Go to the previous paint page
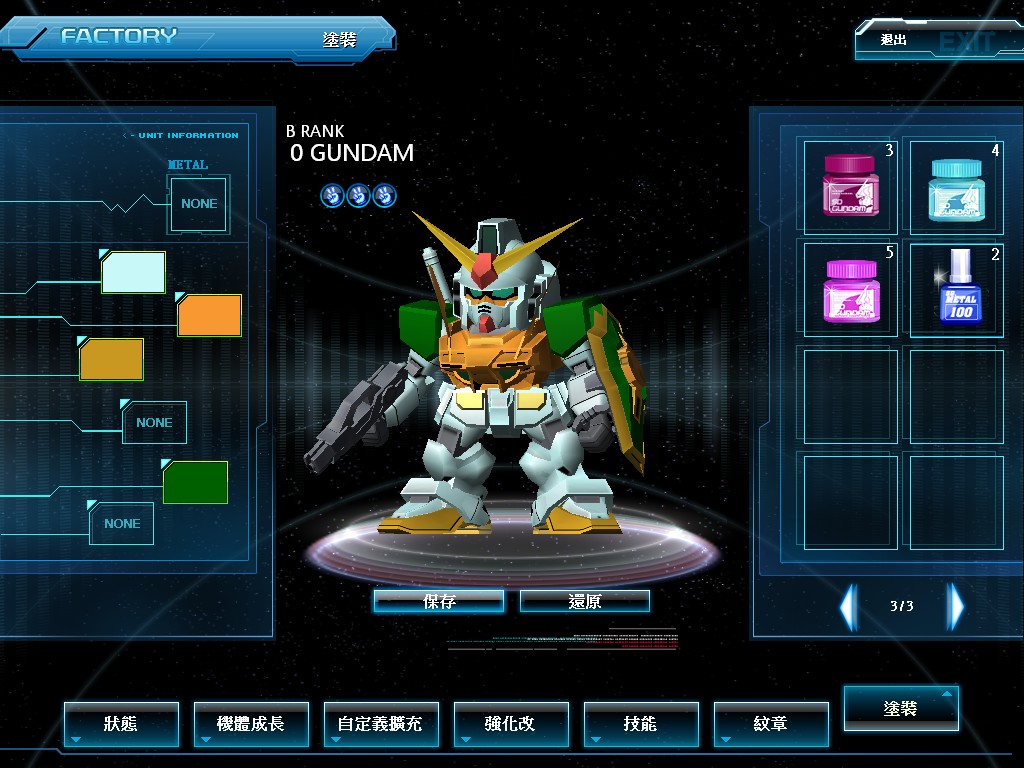This screenshot has height=768, width=1024. 848,606
